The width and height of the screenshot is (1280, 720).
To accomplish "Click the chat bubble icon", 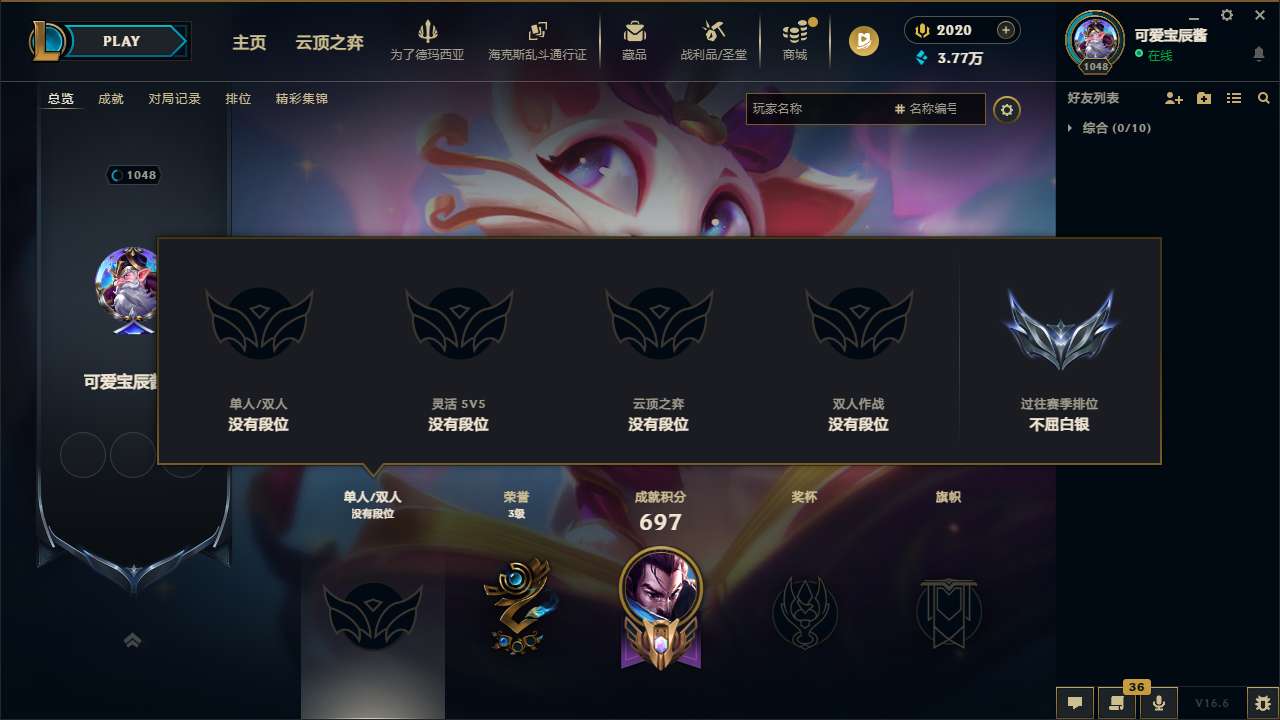I will tap(1074, 703).
